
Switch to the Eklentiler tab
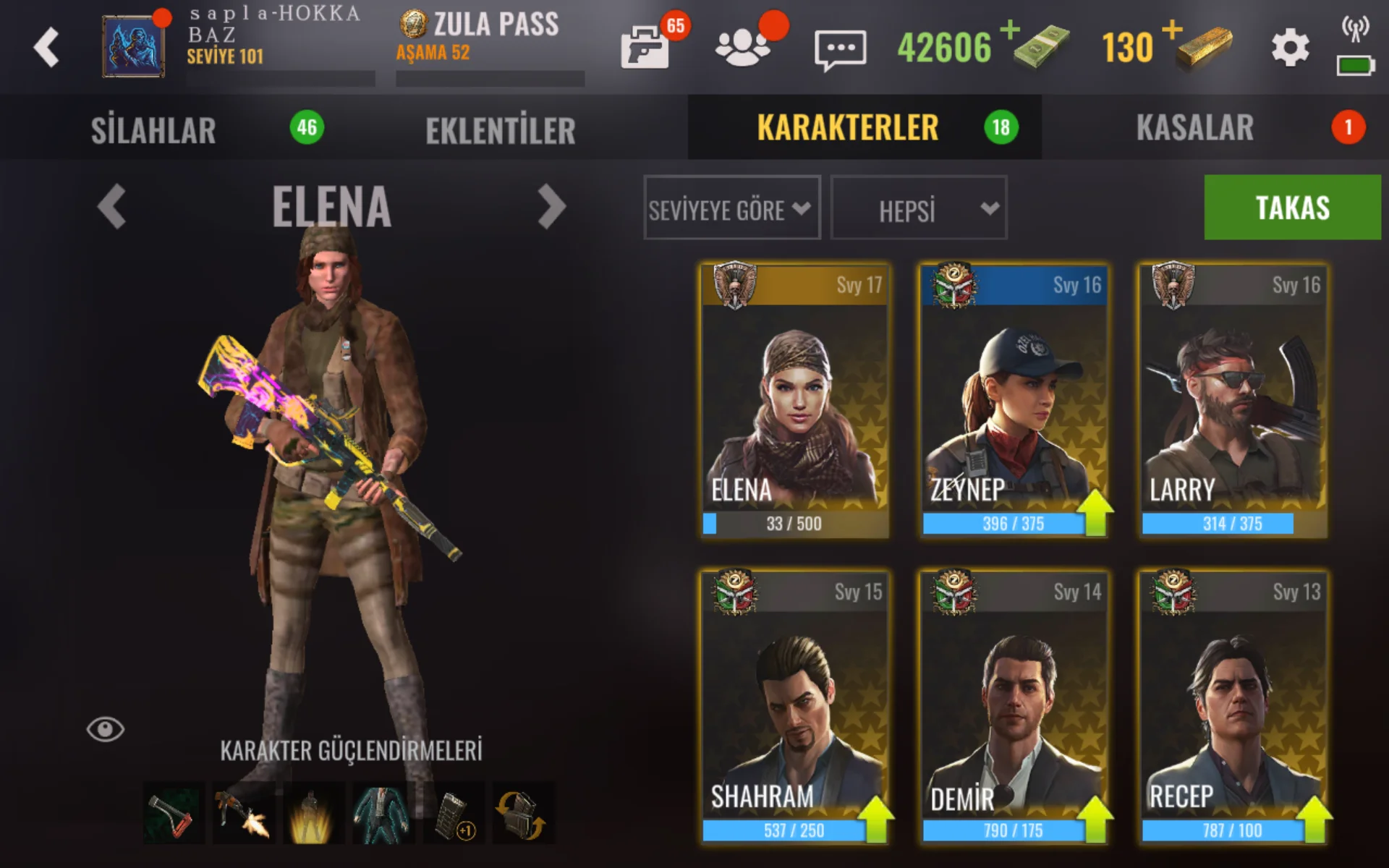coord(501,129)
